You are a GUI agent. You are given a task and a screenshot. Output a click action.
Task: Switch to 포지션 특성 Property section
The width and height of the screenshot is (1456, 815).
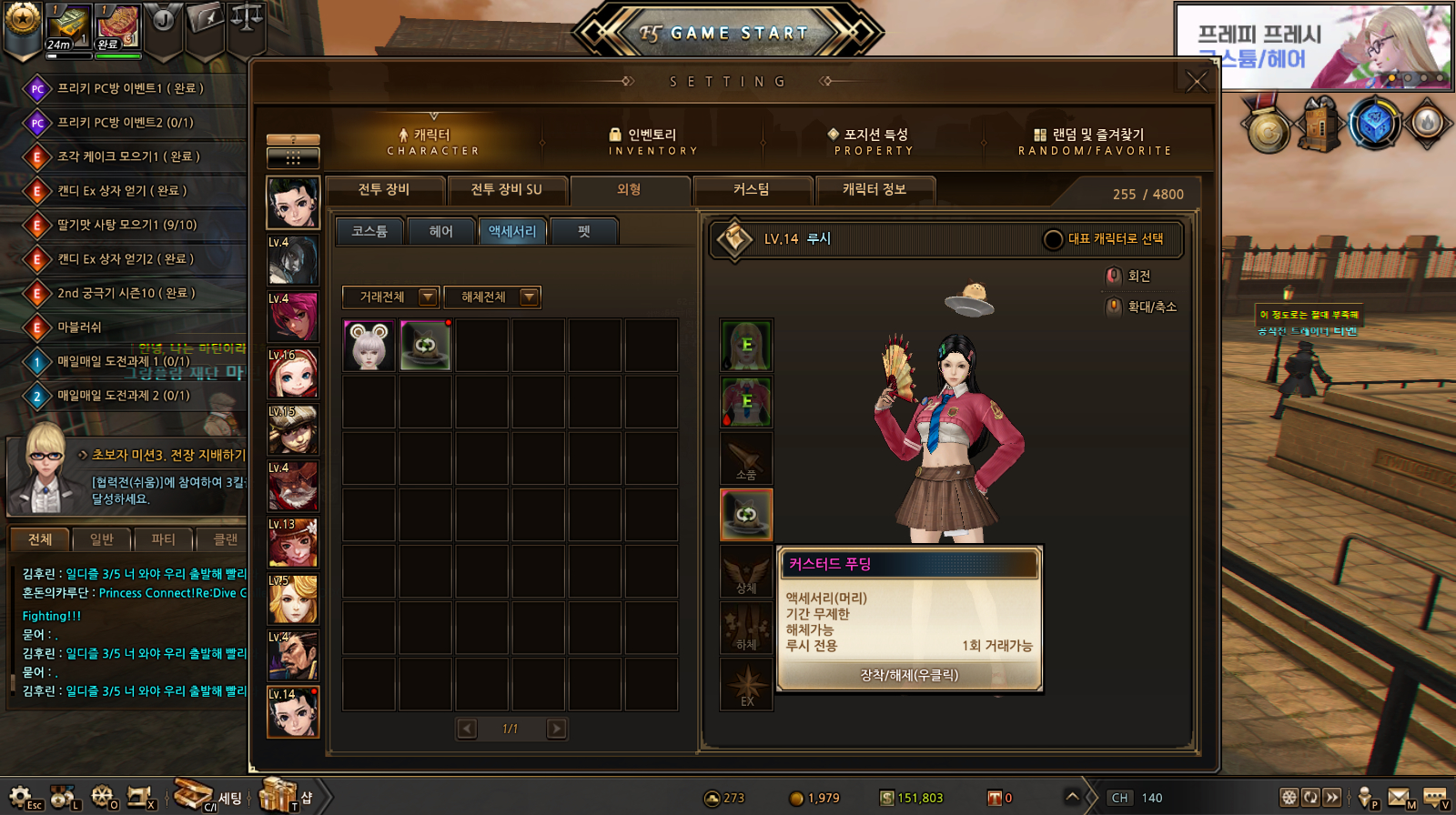pyautogui.click(x=874, y=142)
